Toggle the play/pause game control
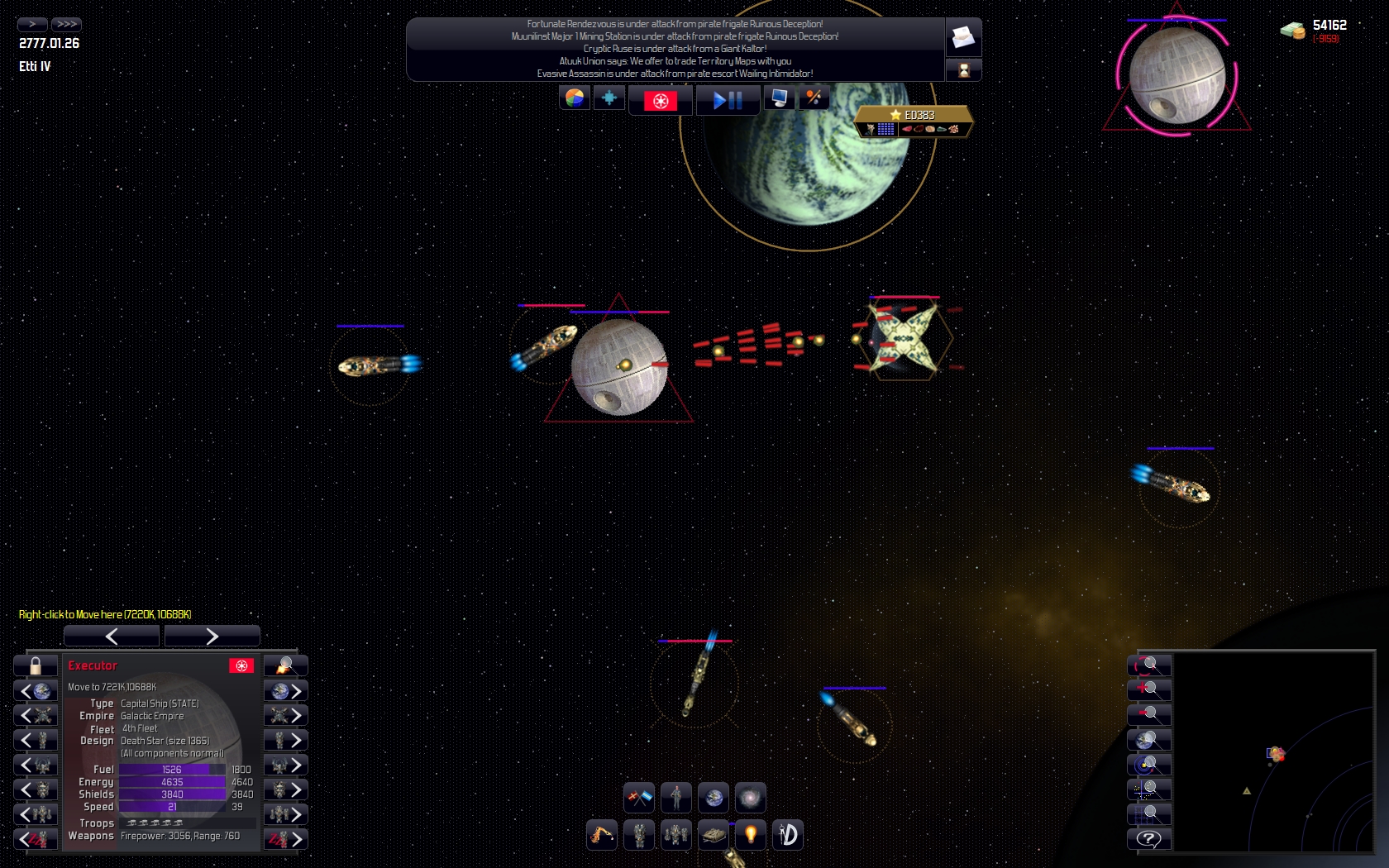Image resolution: width=1389 pixels, height=868 pixels. pos(728,100)
